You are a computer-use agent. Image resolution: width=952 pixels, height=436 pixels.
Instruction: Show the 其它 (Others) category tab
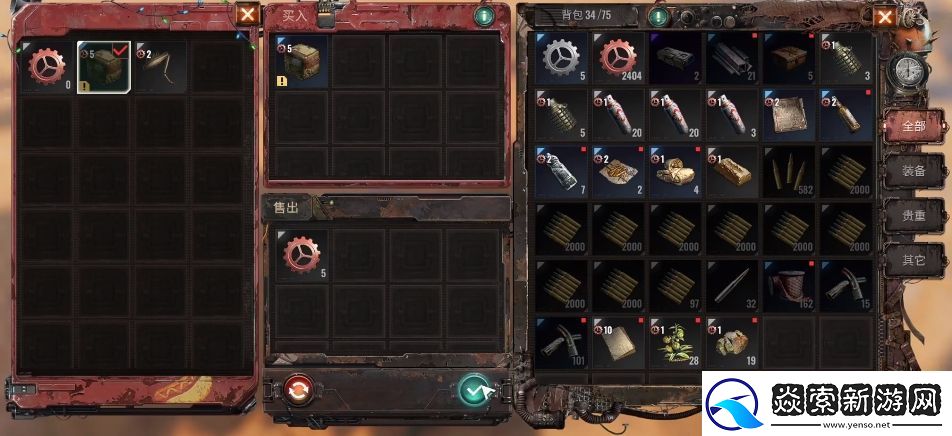coord(913,260)
